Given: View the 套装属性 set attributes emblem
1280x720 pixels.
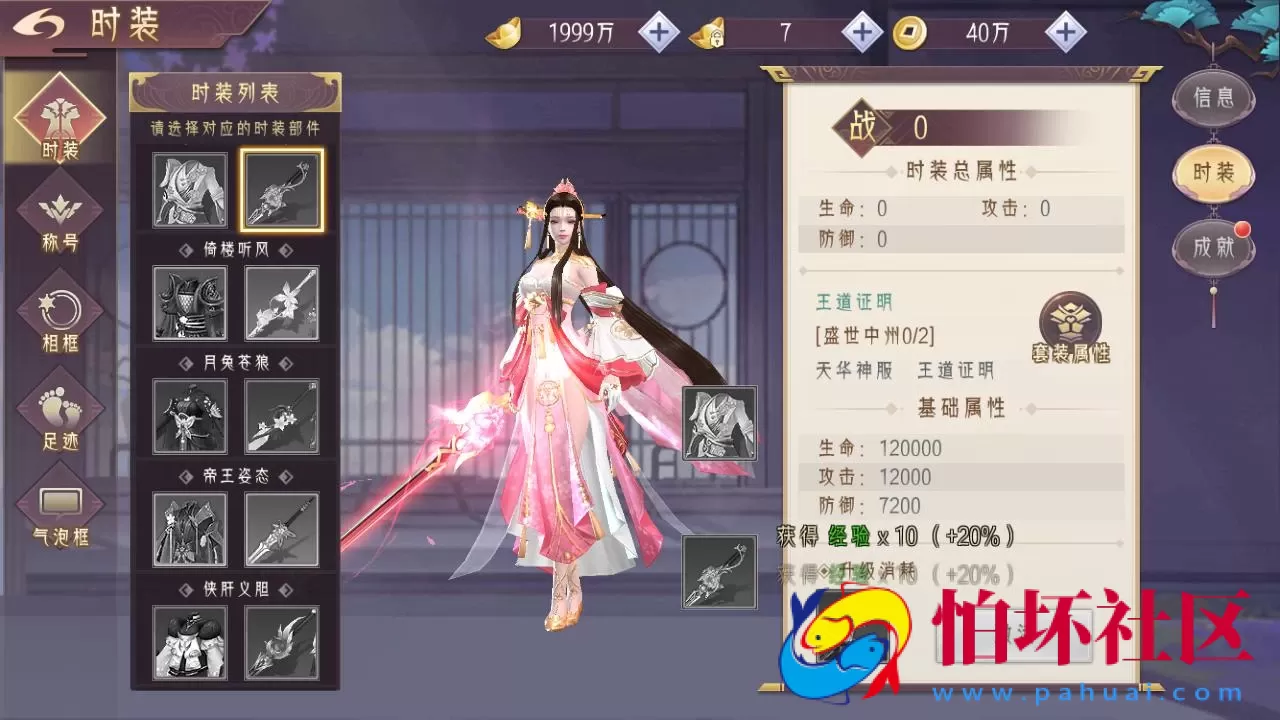Looking at the screenshot, I should 1069,322.
